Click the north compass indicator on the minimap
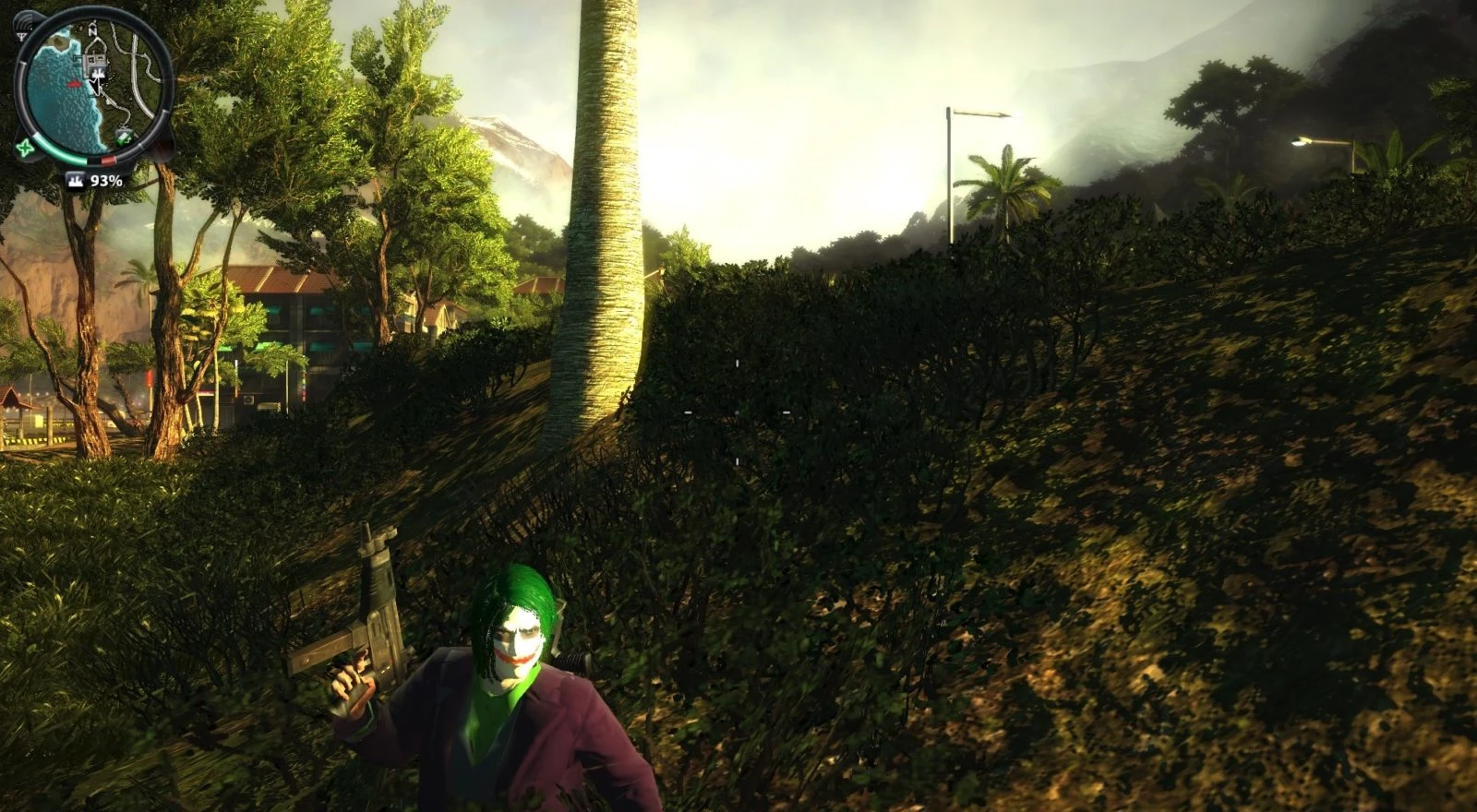The width and height of the screenshot is (1477, 812). pos(92,29)
